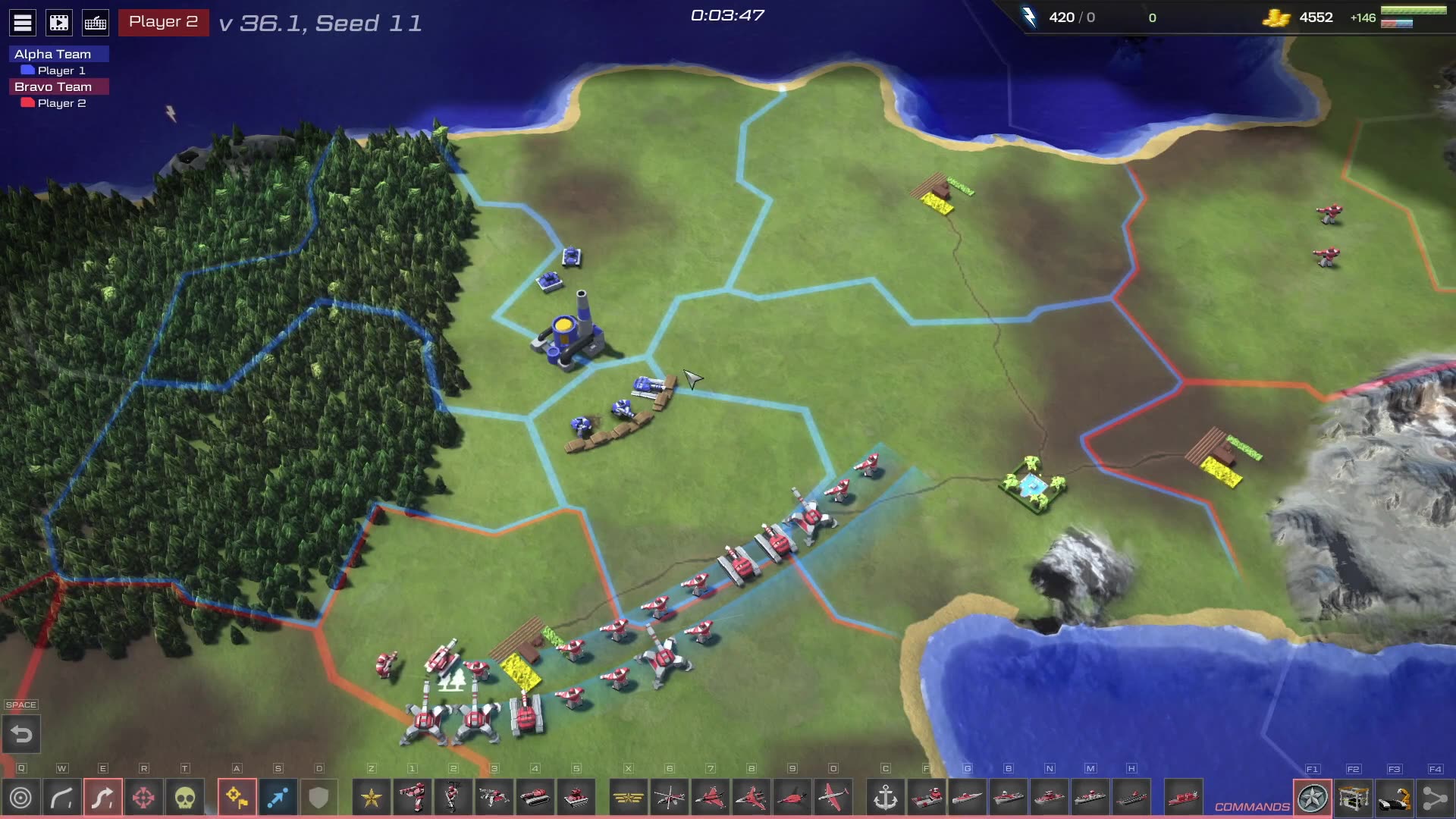
Task: Open the star Commands tab
Action: [x=1313, y=798]
